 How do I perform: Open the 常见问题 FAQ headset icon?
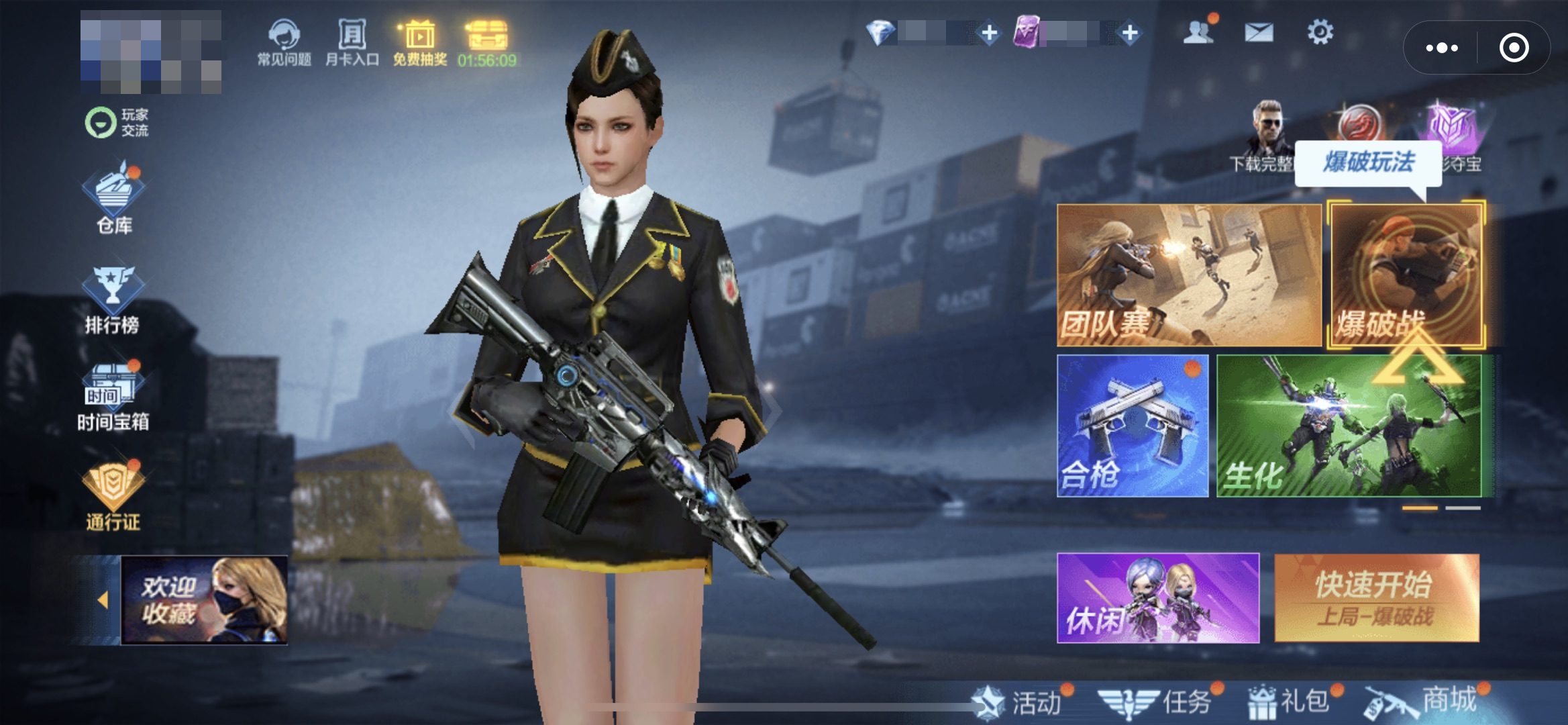pos(284,42)
